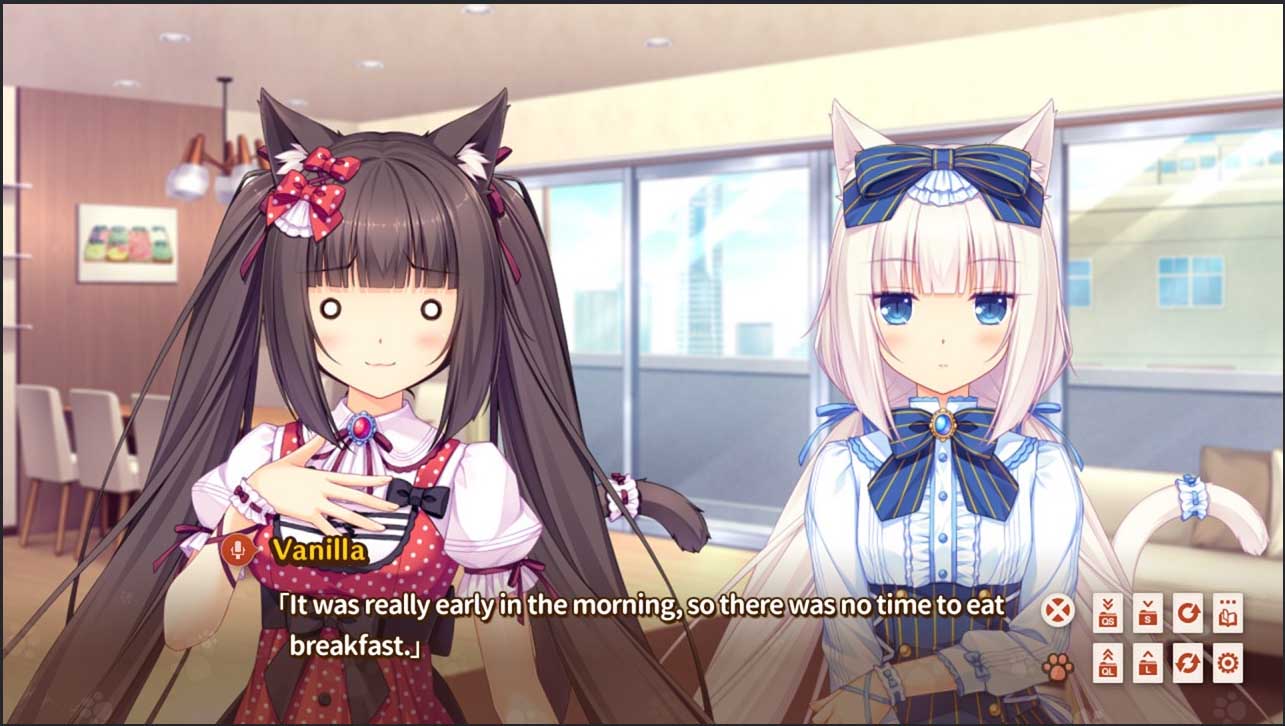This screenshot has height=726, width=1285.
Task: Quick save using the QS icon
Action: 1108,612
